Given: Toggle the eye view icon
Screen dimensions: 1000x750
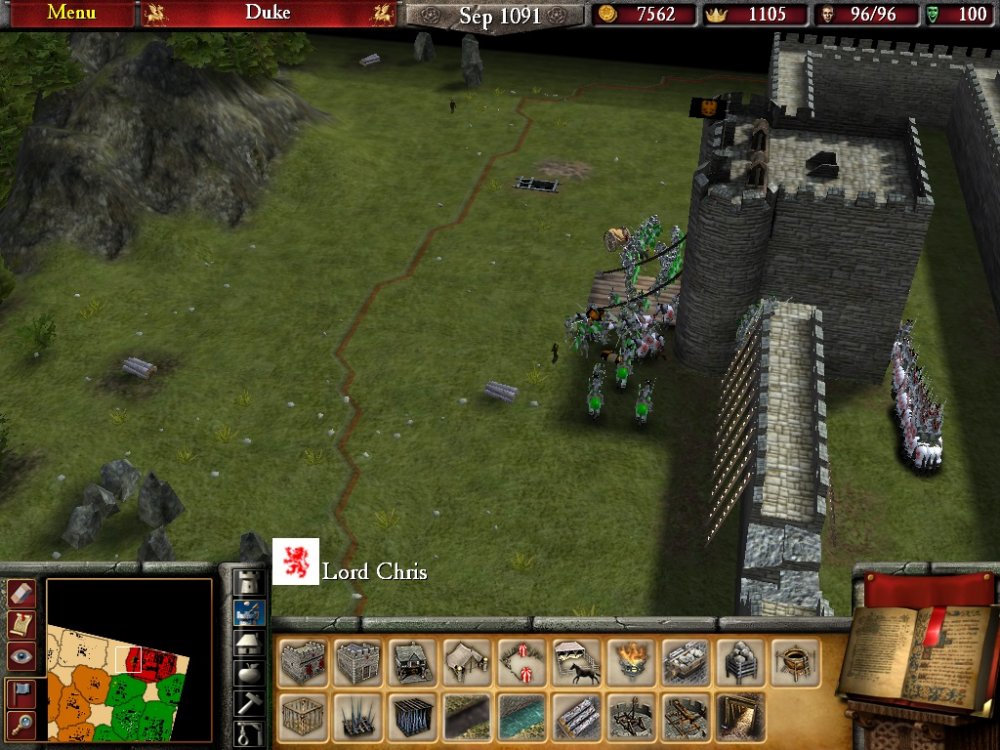Looking at the screenshot, I should coord(21,656).
